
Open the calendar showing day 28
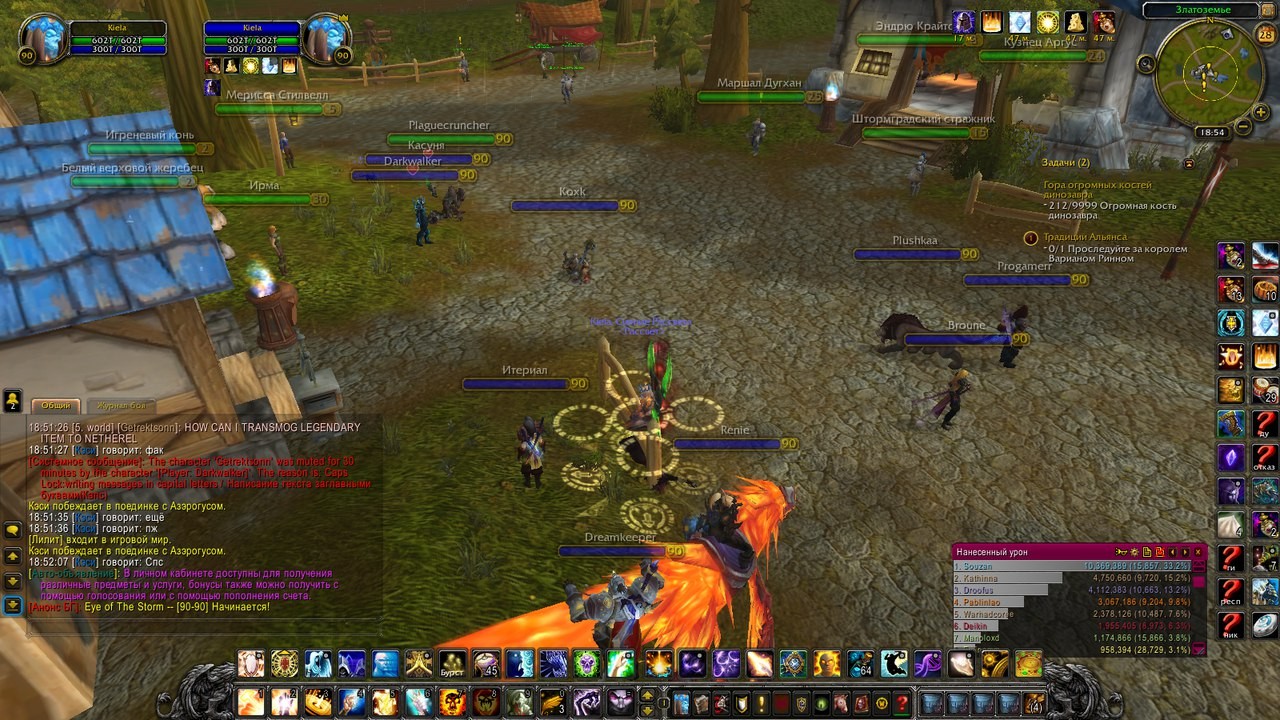tap(1265, 35)
